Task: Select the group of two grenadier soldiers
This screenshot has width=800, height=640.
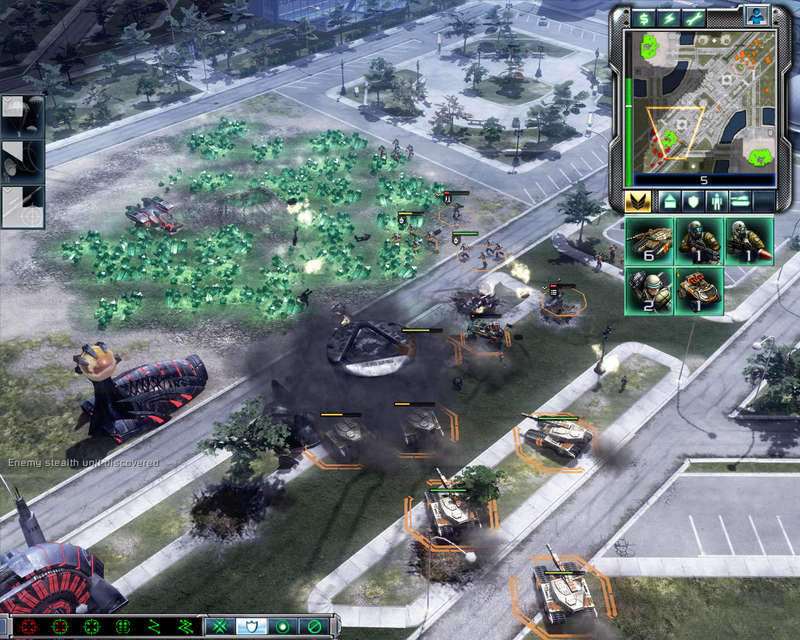Action: [650, 291]
